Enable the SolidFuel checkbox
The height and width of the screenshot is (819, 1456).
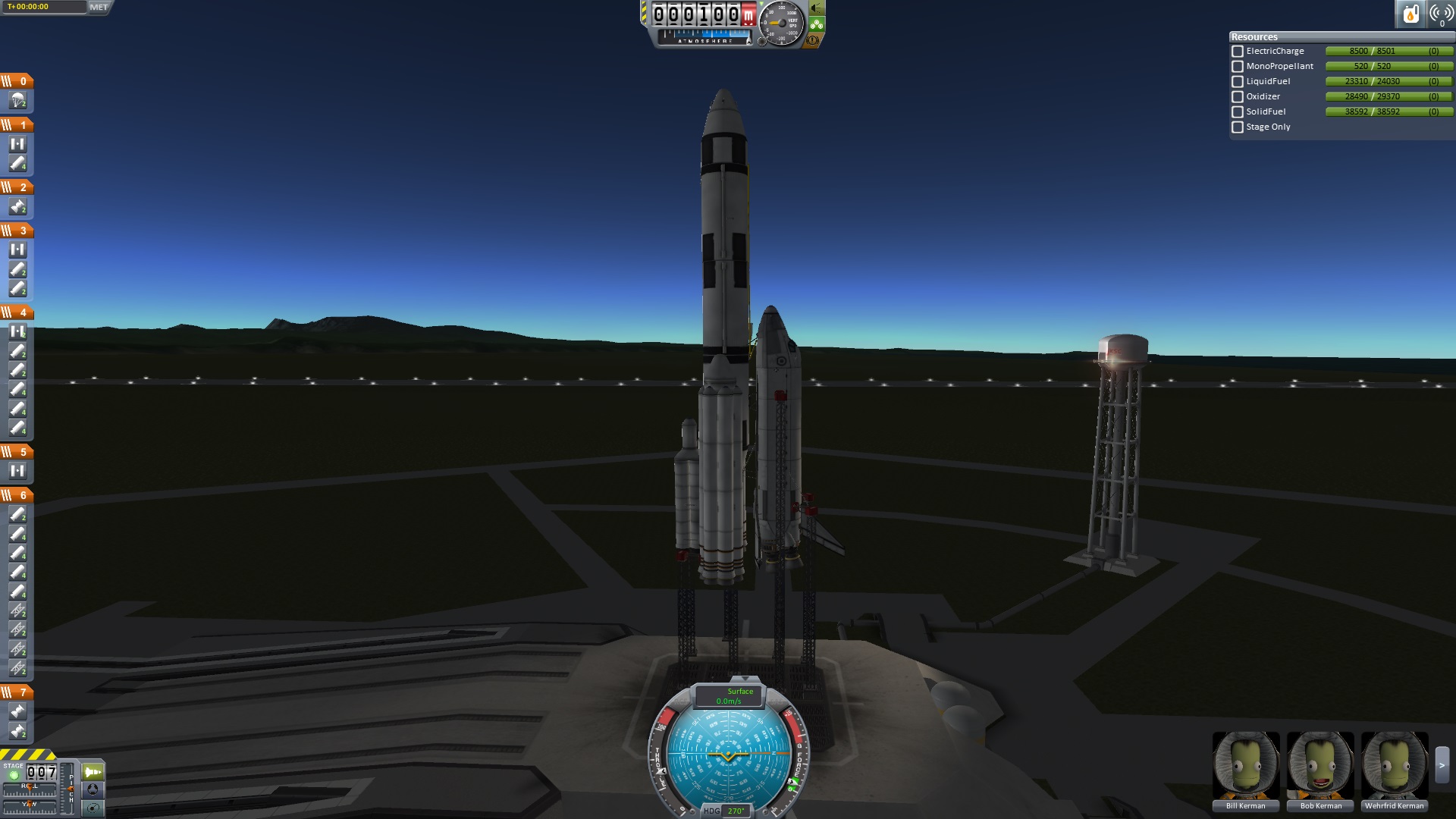point(1238,112)
